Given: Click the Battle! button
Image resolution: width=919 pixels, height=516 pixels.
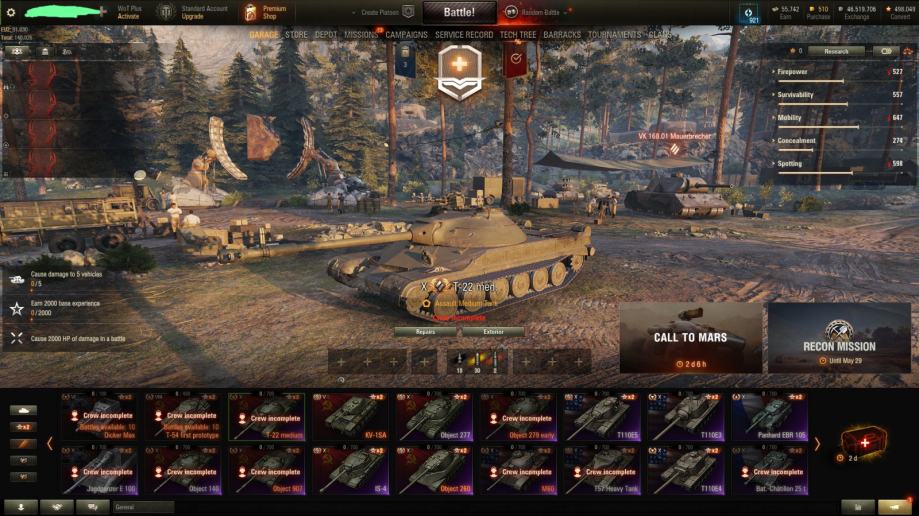Looking at the screenshot, I should [459, 12].
